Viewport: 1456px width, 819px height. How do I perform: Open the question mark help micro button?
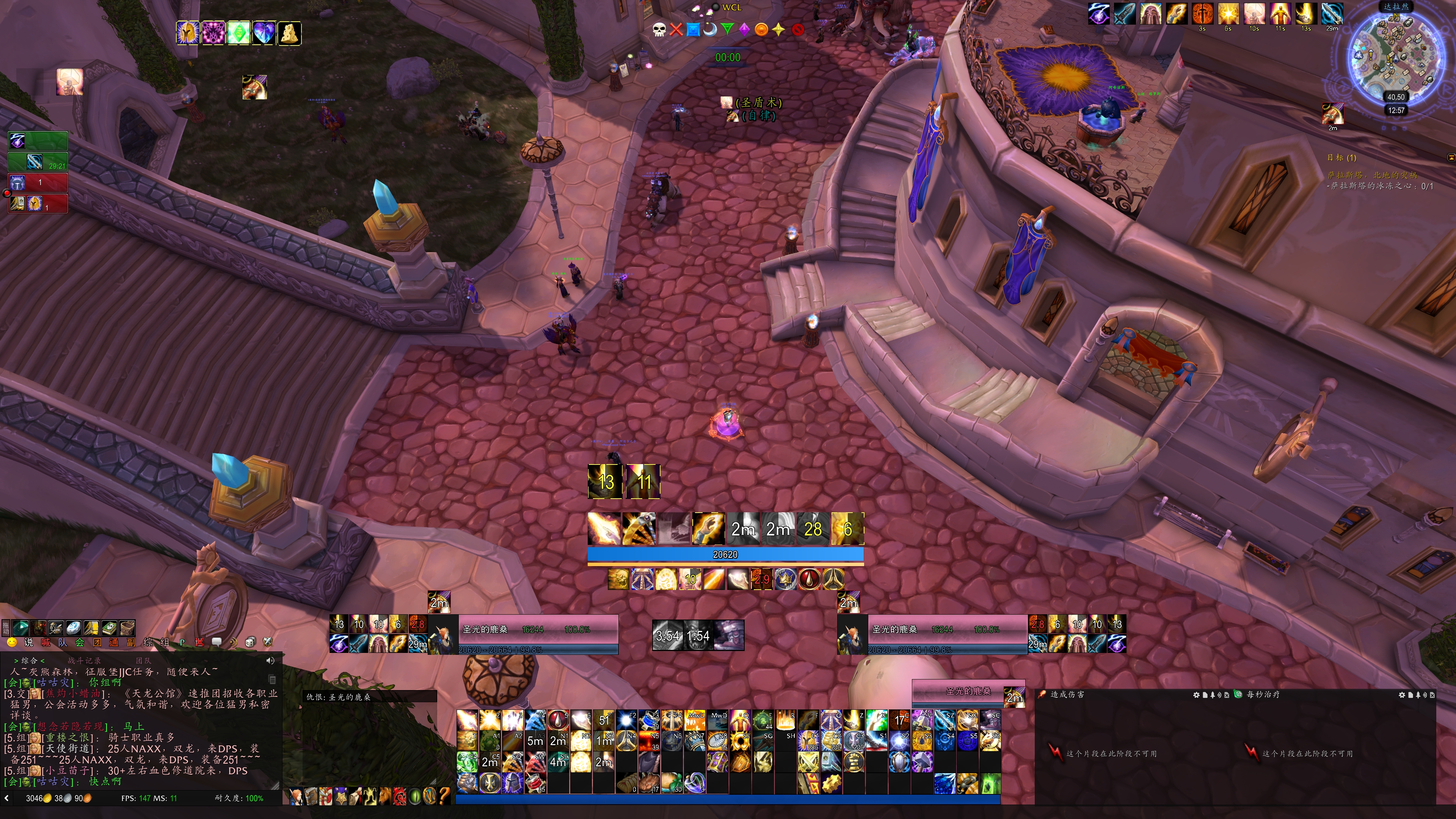[x=444, y=796]
